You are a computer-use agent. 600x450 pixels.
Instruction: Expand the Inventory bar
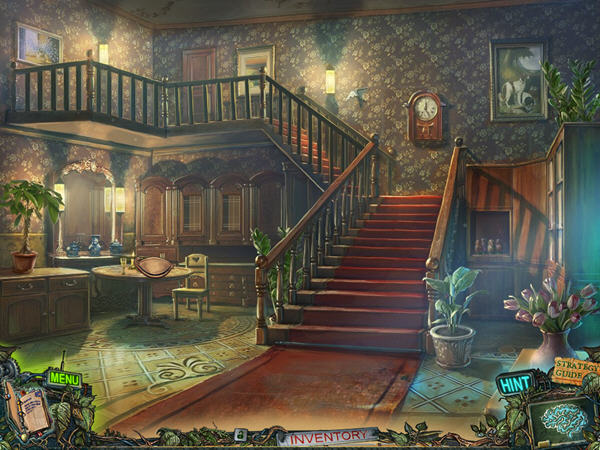pos(327,435)
